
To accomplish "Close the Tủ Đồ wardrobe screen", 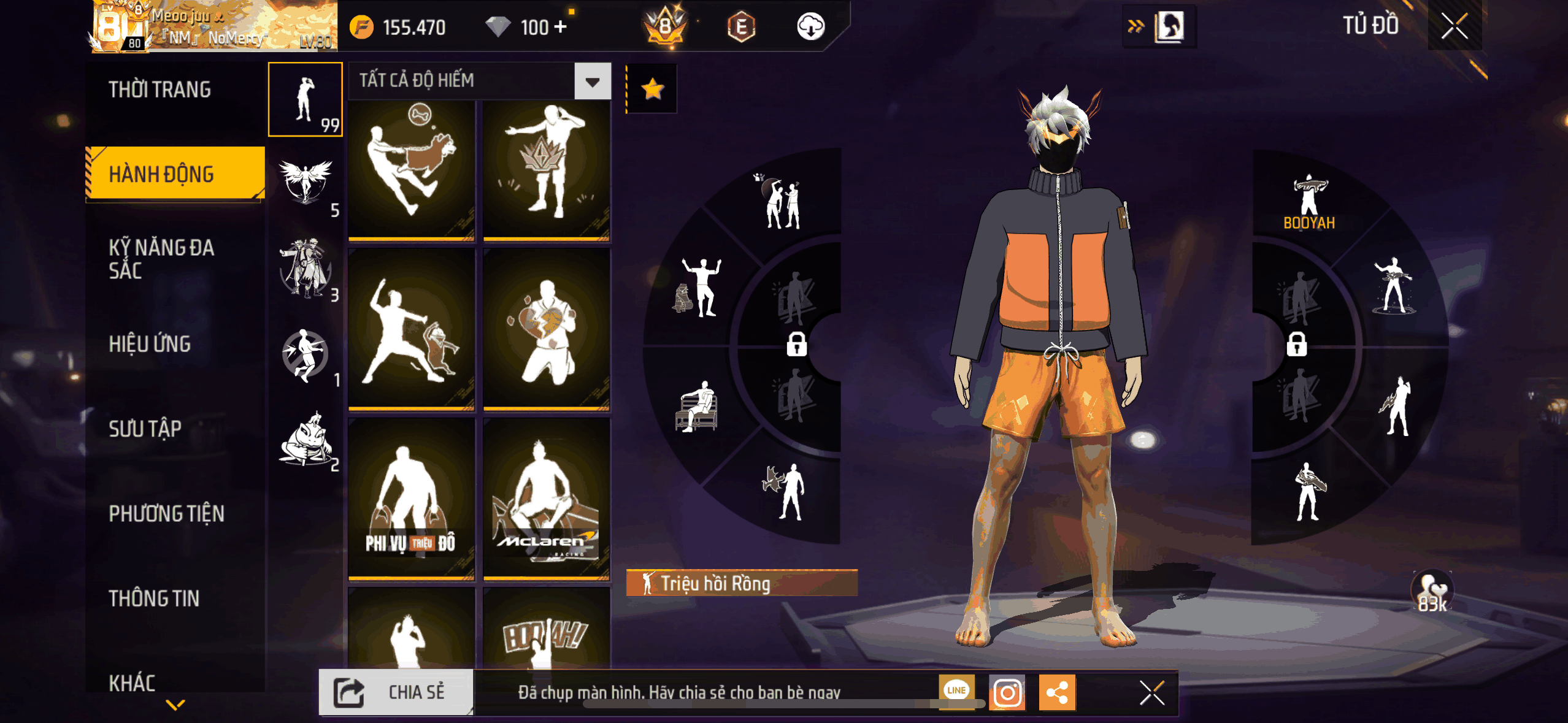I will (1454, 26).
